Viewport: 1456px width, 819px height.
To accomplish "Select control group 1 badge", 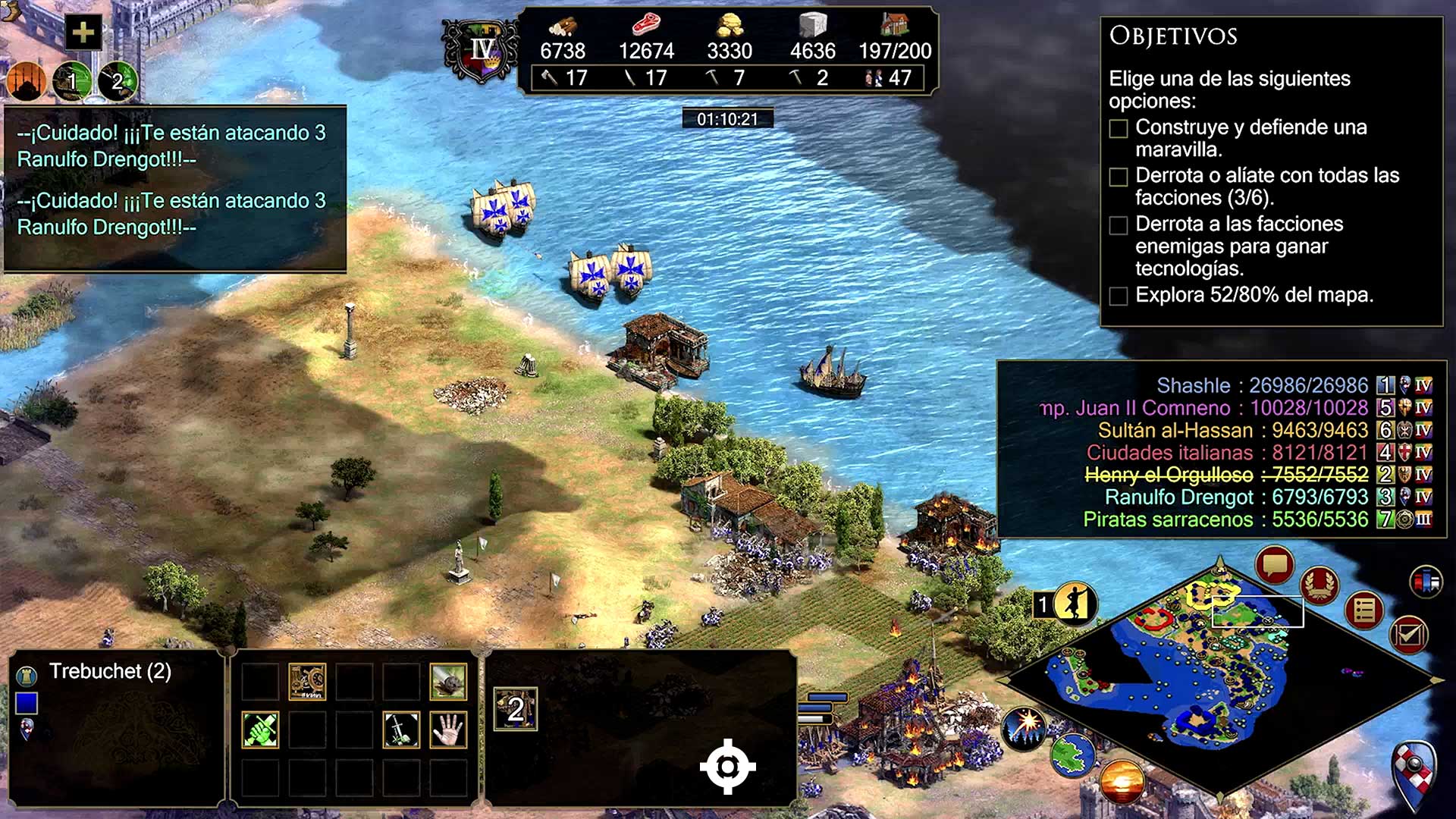I will pyautogui.click(x=72, y=80).
